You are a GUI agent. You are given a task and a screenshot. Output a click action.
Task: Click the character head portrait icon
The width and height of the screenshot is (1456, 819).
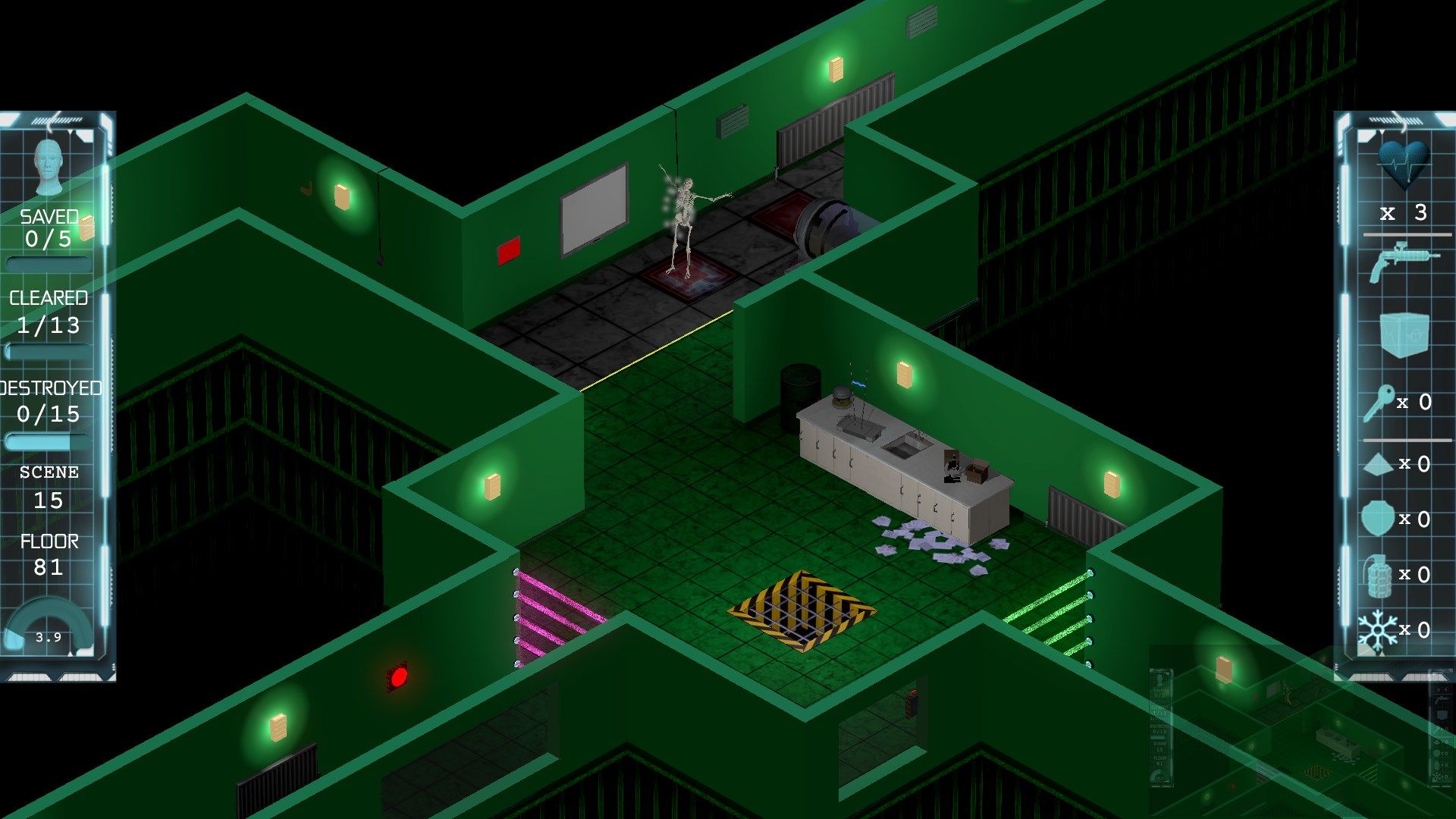49,167
